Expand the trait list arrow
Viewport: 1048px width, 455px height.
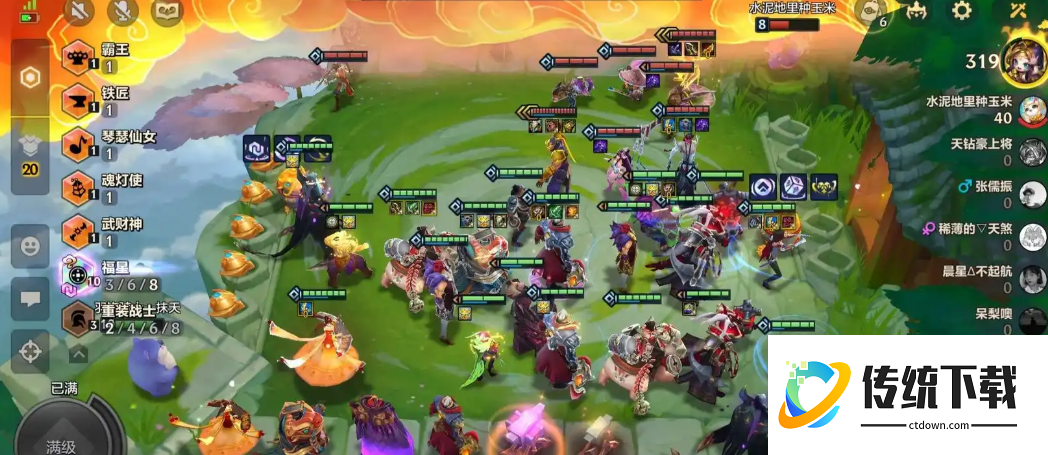pyautogui.click(x=77, y=353)
